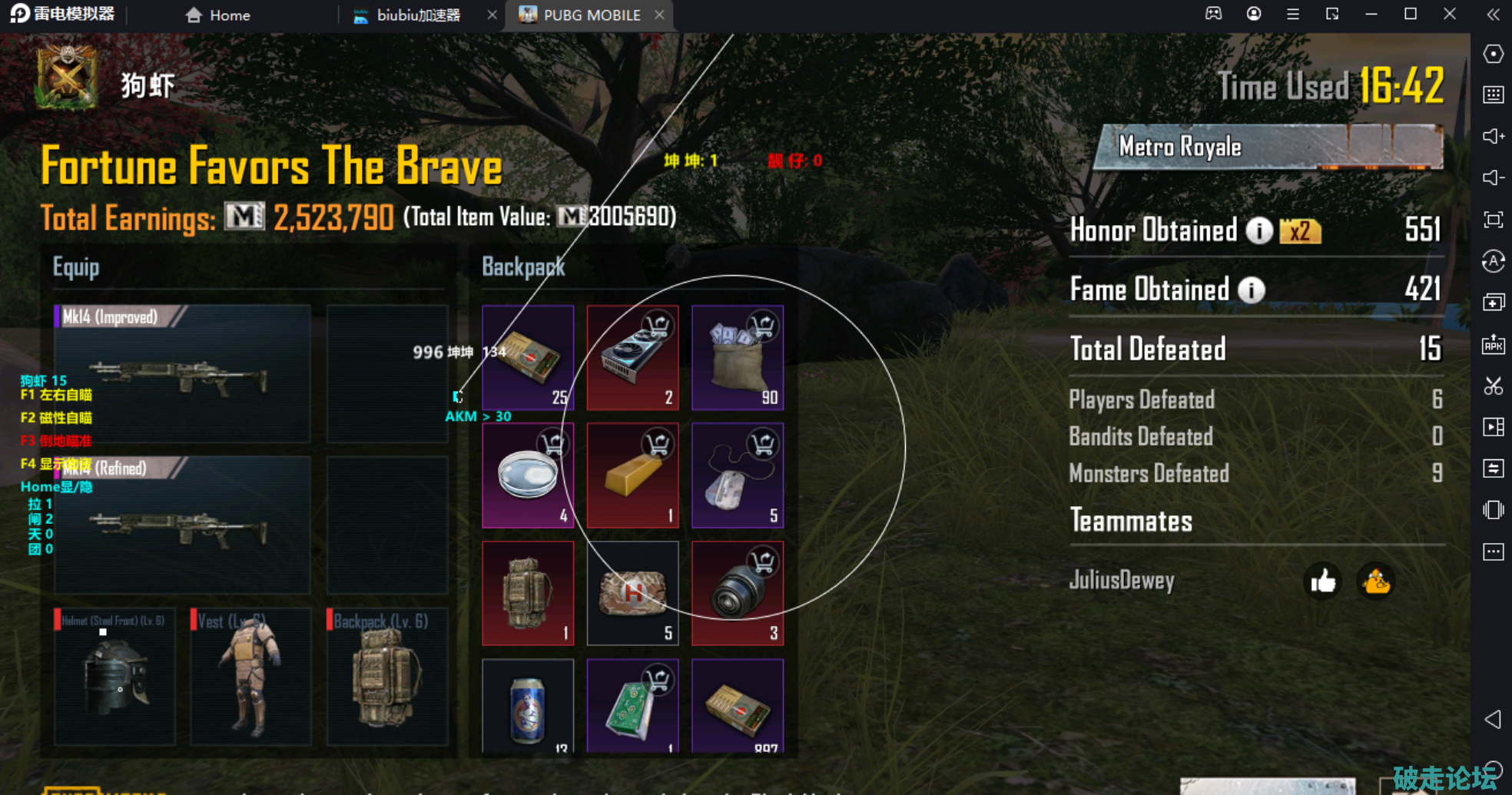Select the green circuit board item
Screen dimensions: 1512x795
pyautogui.click(x=632, y=707)
